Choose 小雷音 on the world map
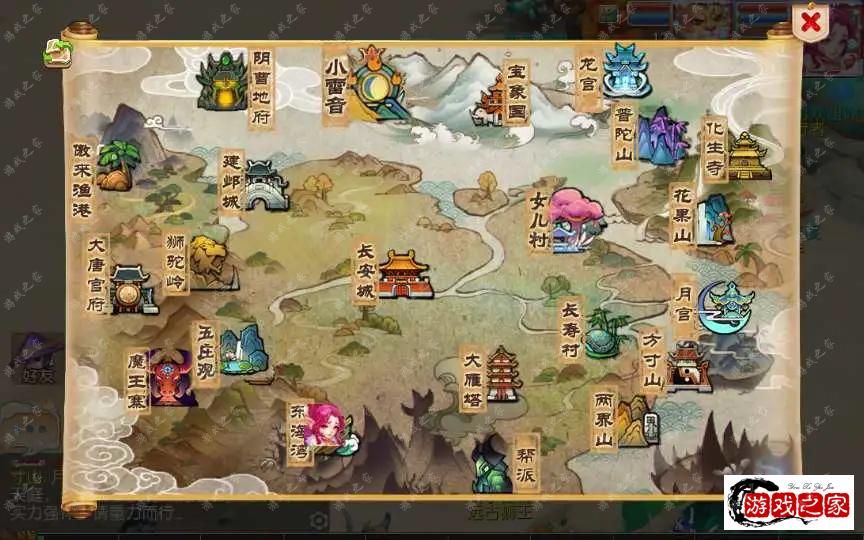The height and width of the screenshot is (540, 864). (x=379, y=82)
